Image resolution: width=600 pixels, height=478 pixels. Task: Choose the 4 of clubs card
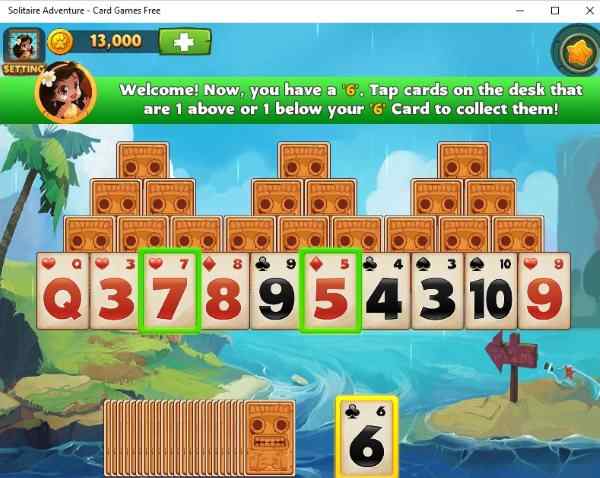(x=385, y=292)
